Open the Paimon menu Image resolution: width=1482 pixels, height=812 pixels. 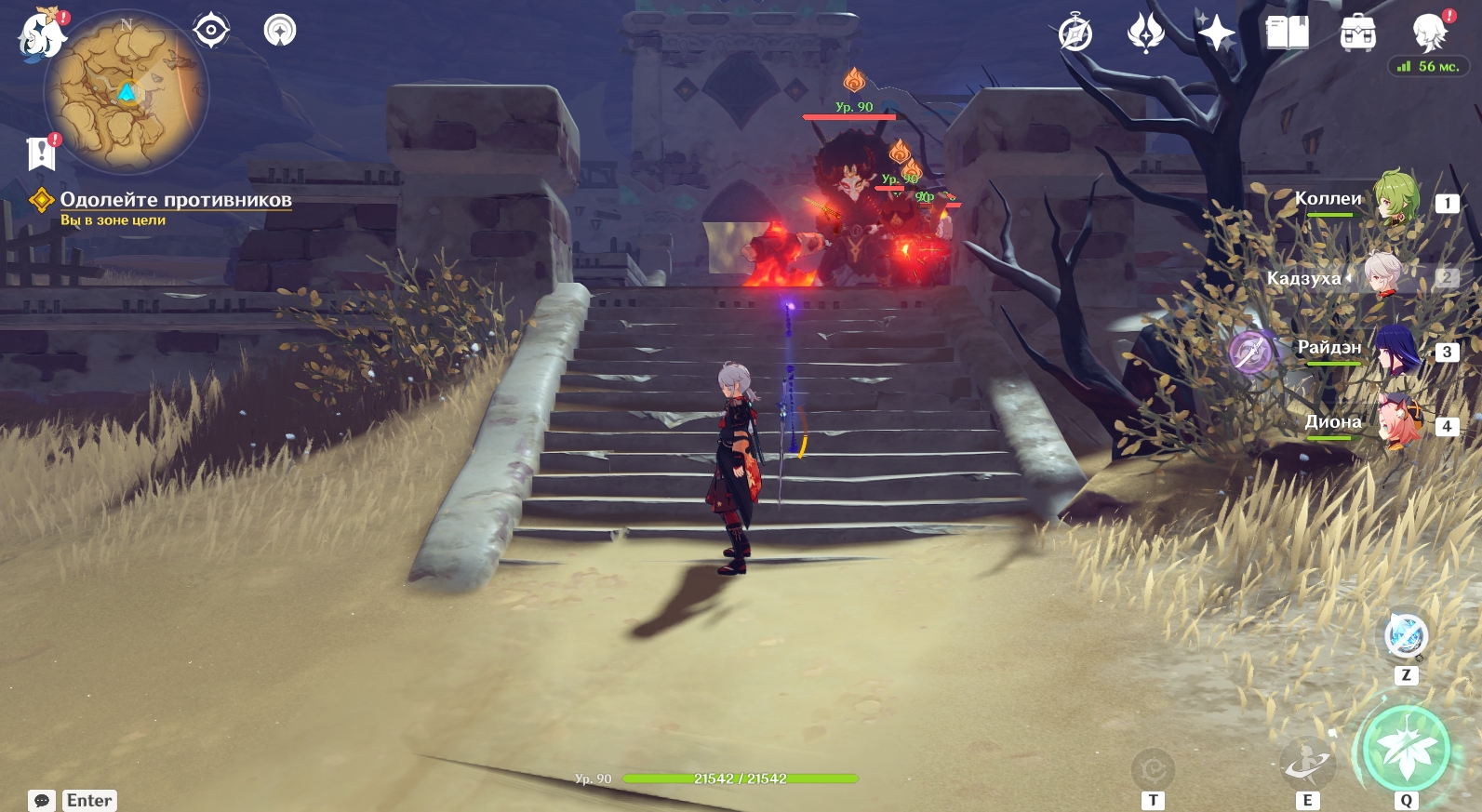[41, 36]
